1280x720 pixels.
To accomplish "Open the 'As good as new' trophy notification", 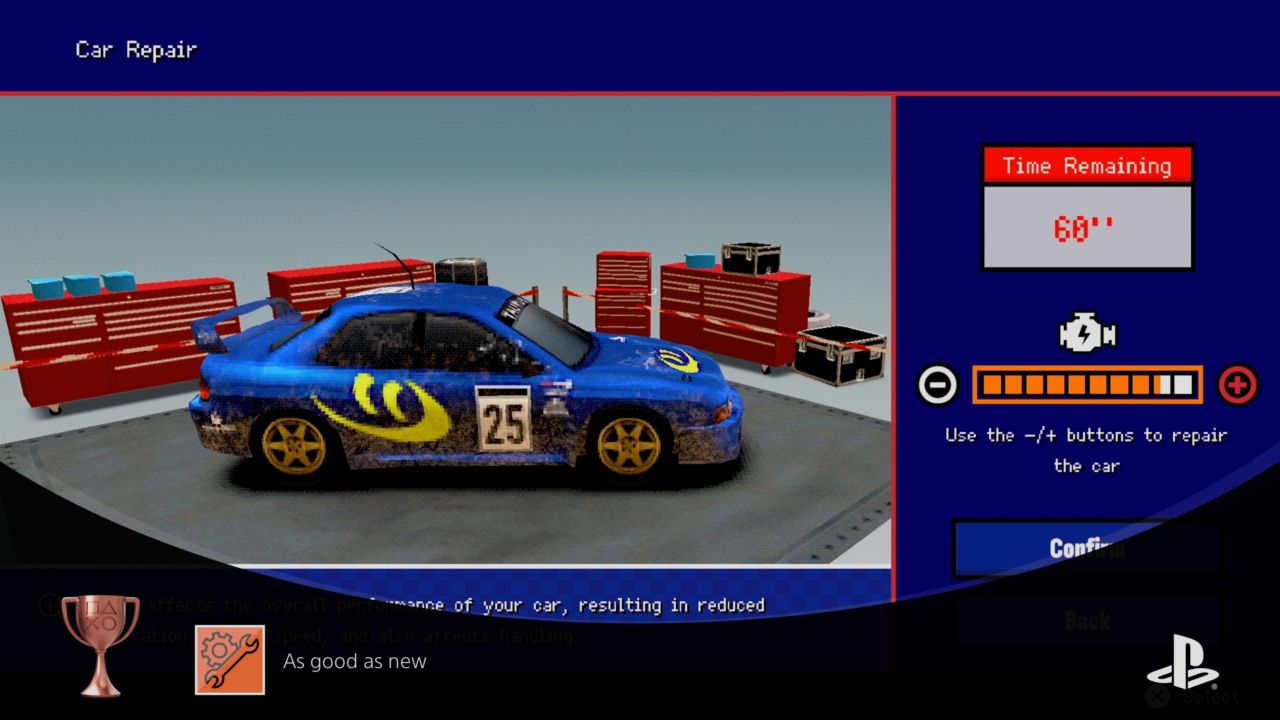I will coord(354,661).
